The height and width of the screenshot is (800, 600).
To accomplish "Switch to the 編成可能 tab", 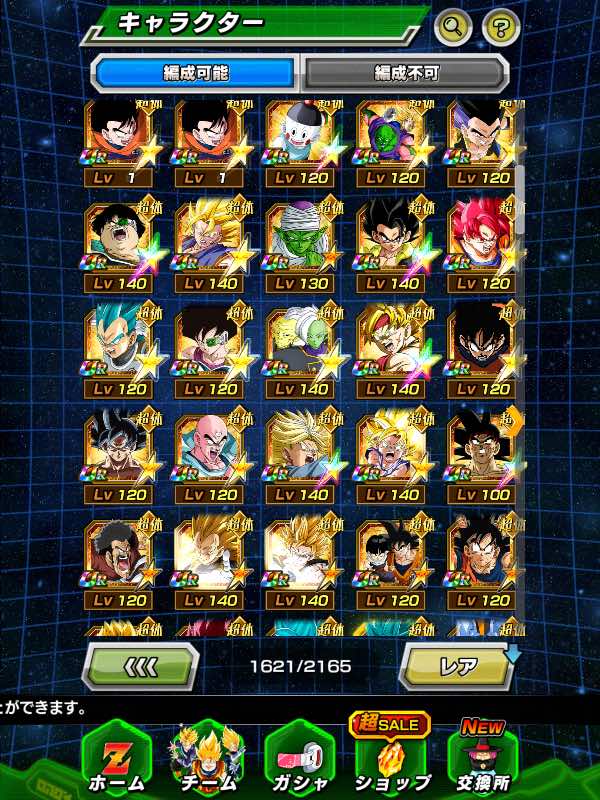I will tap(195, 73).
